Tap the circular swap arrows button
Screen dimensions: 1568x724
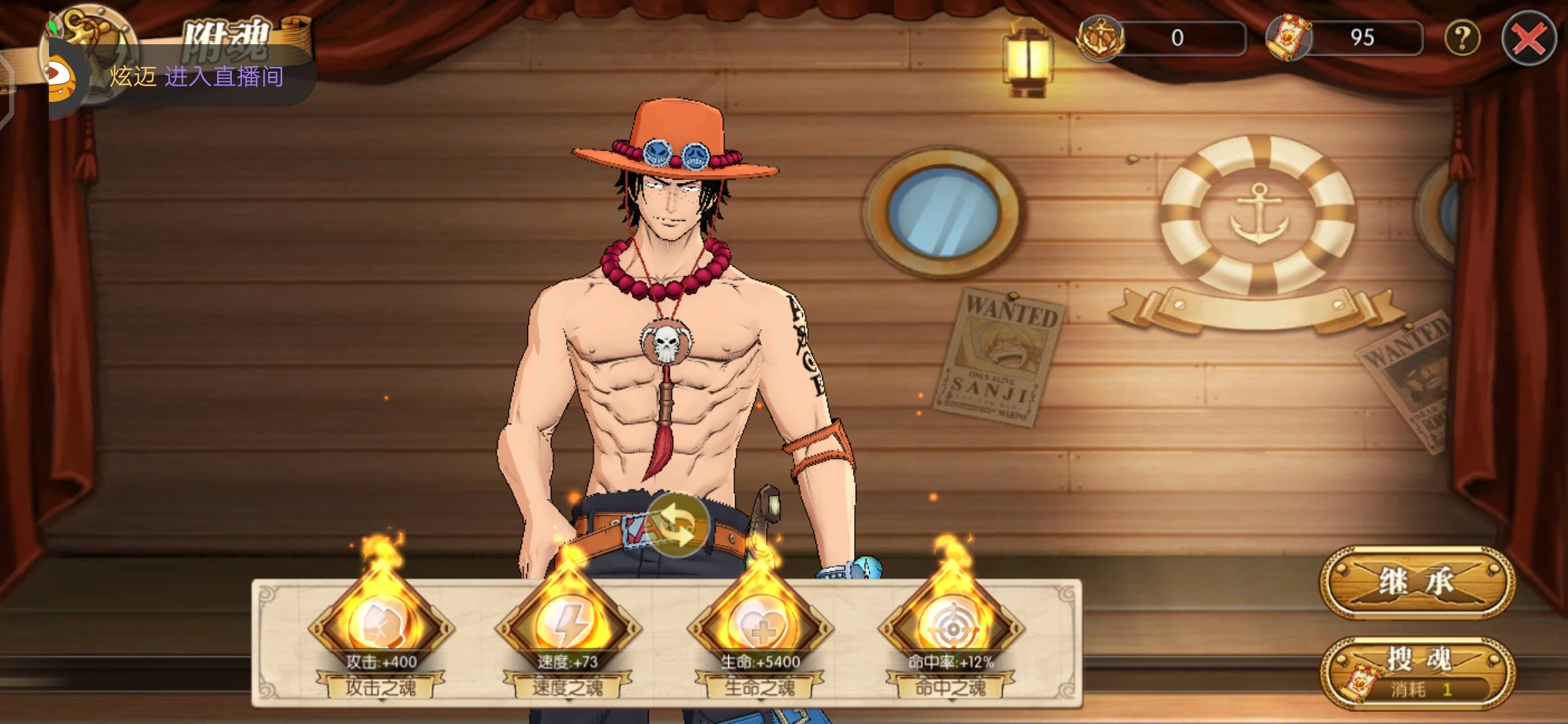677,526
